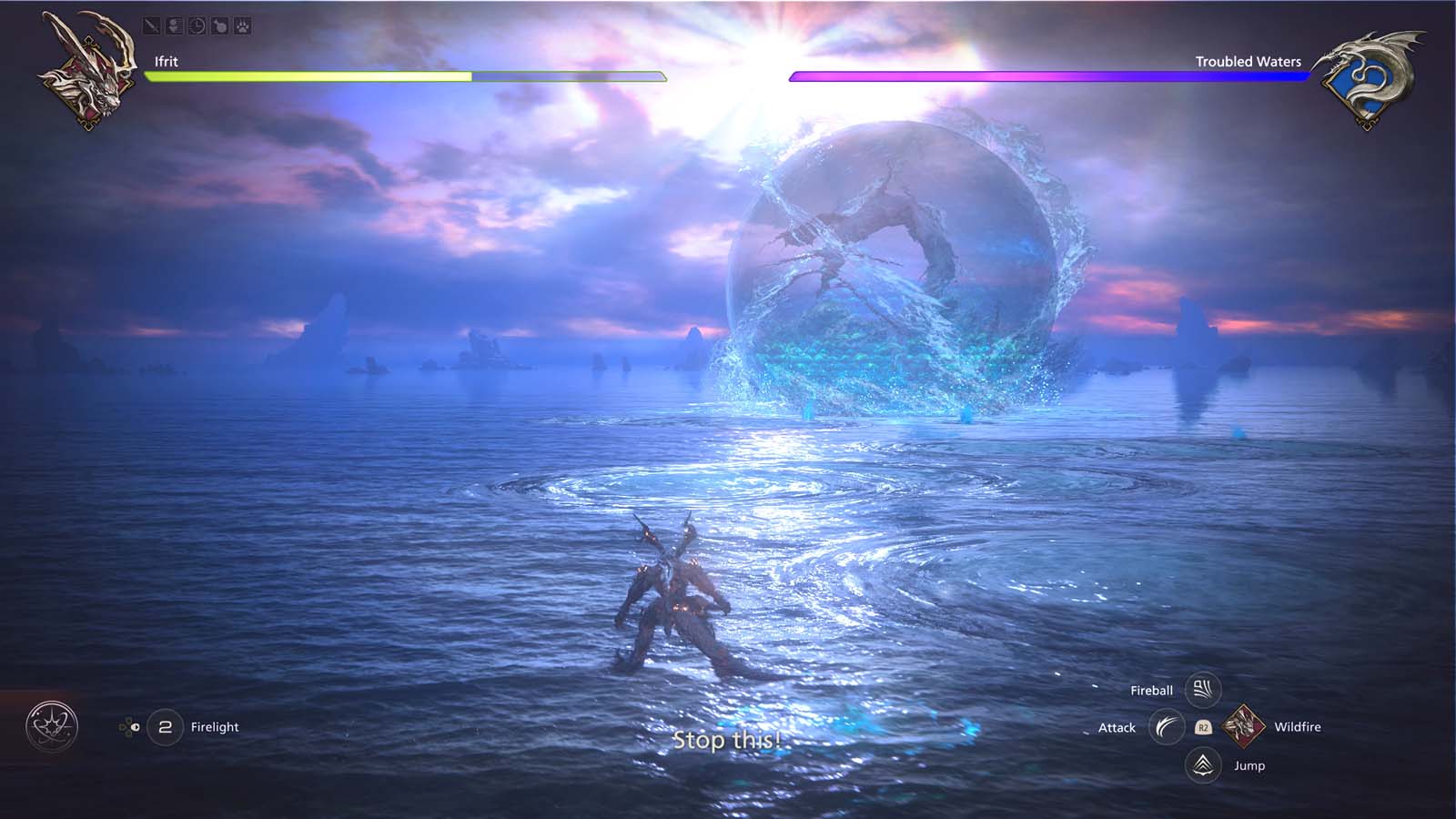1456x819 pixels.
Task: Click the Wildfire text label
Action: coord(1299,727)
